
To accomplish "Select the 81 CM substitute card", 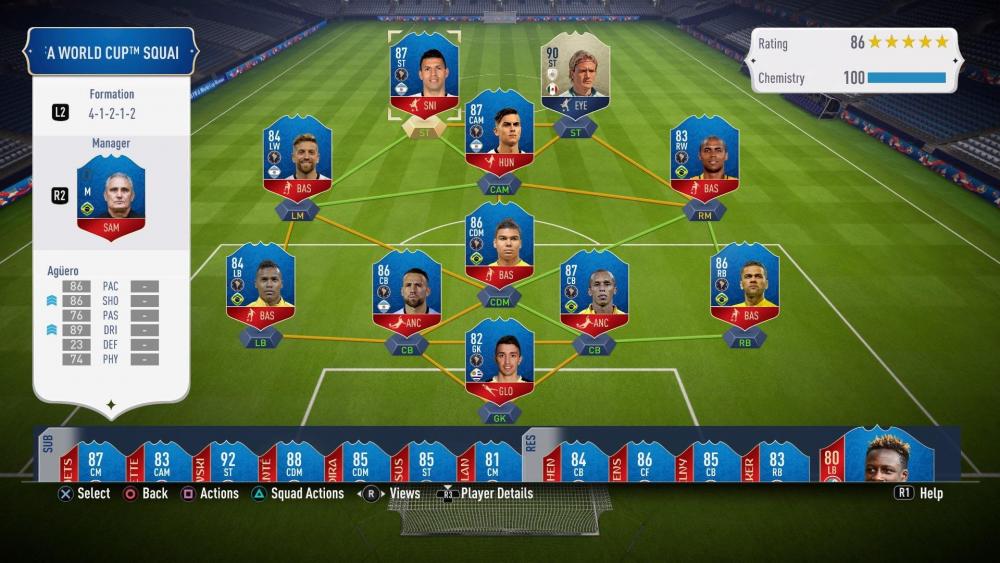I will pyautogui.click(x=492, y=460).
